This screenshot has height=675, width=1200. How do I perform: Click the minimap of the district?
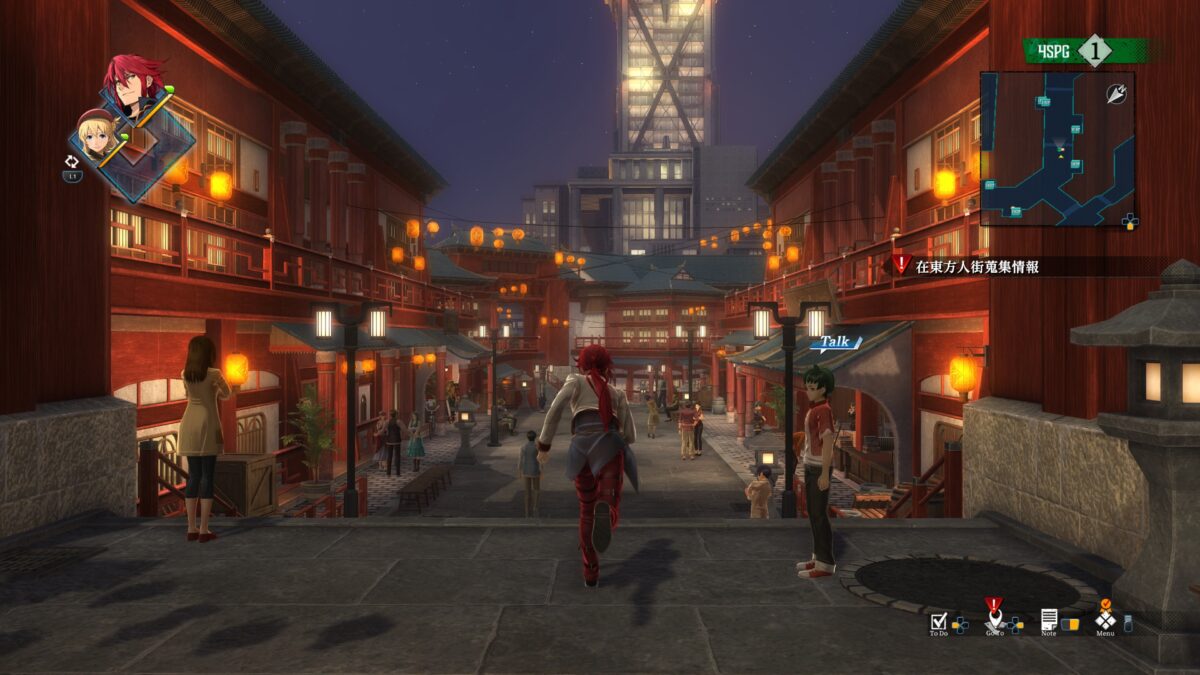[x=1056, y=148]
